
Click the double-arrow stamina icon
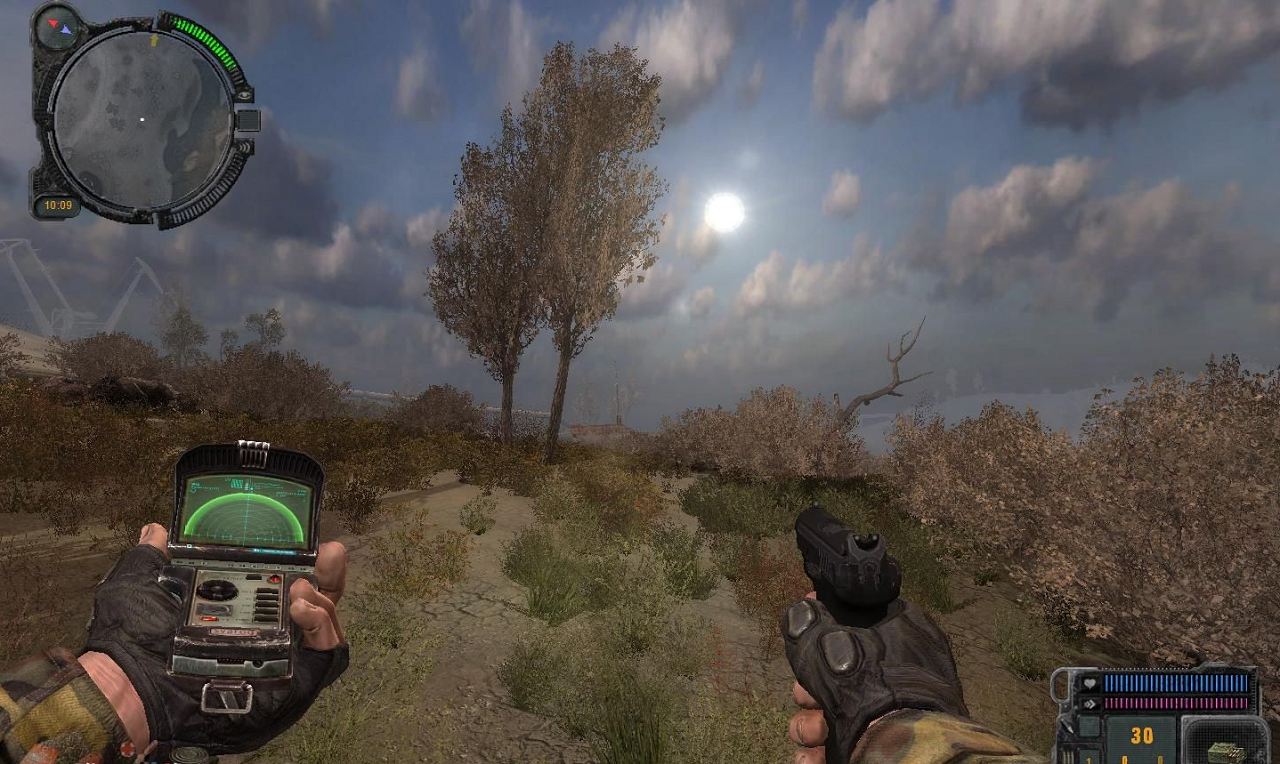coord(1090,703)
